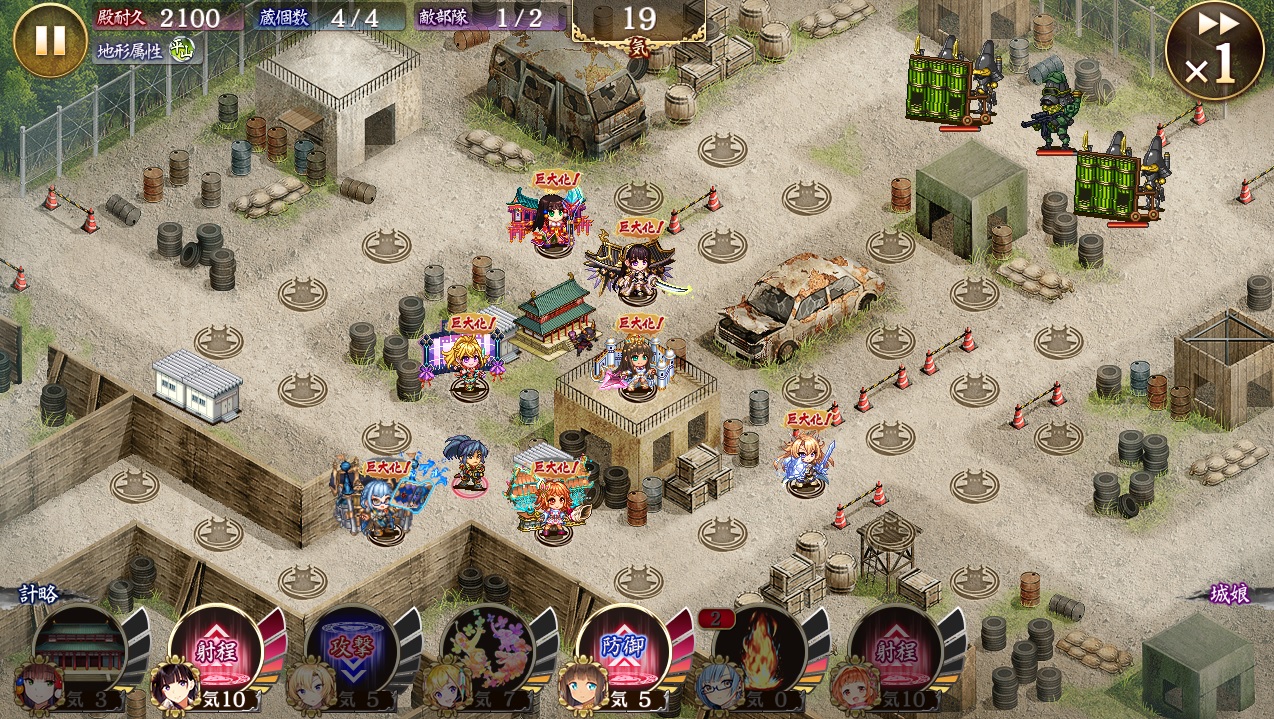1274x719 pixels.
Task: Toggle the x1 battle speed button
Action: click(x=1214, y=51)
